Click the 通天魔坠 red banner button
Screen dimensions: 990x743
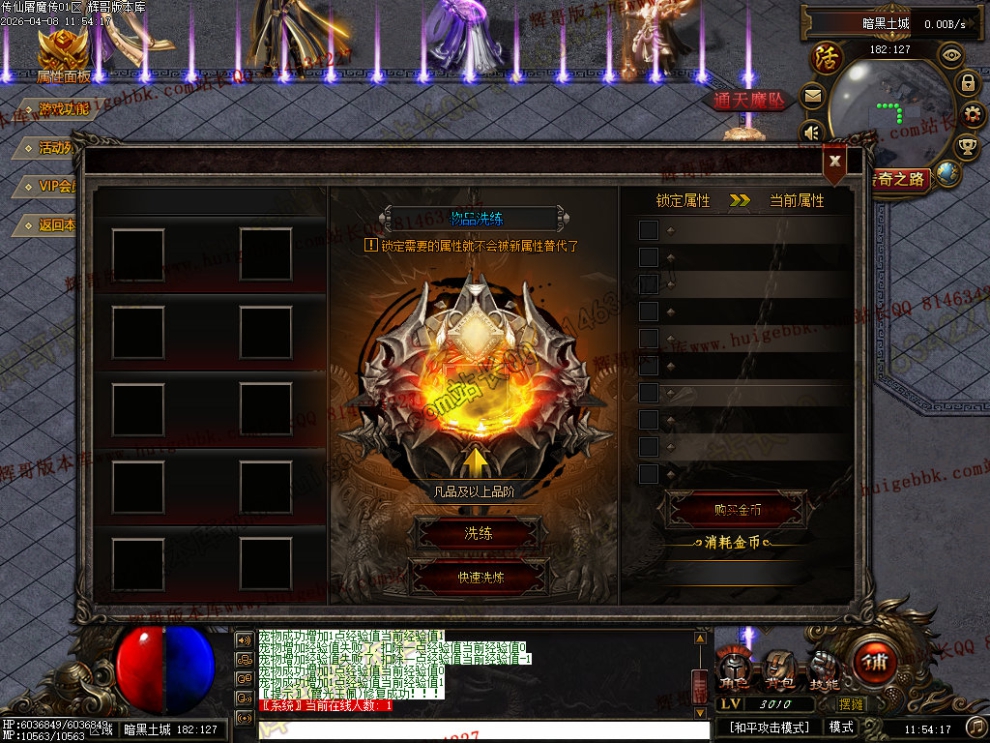point(749,100)
